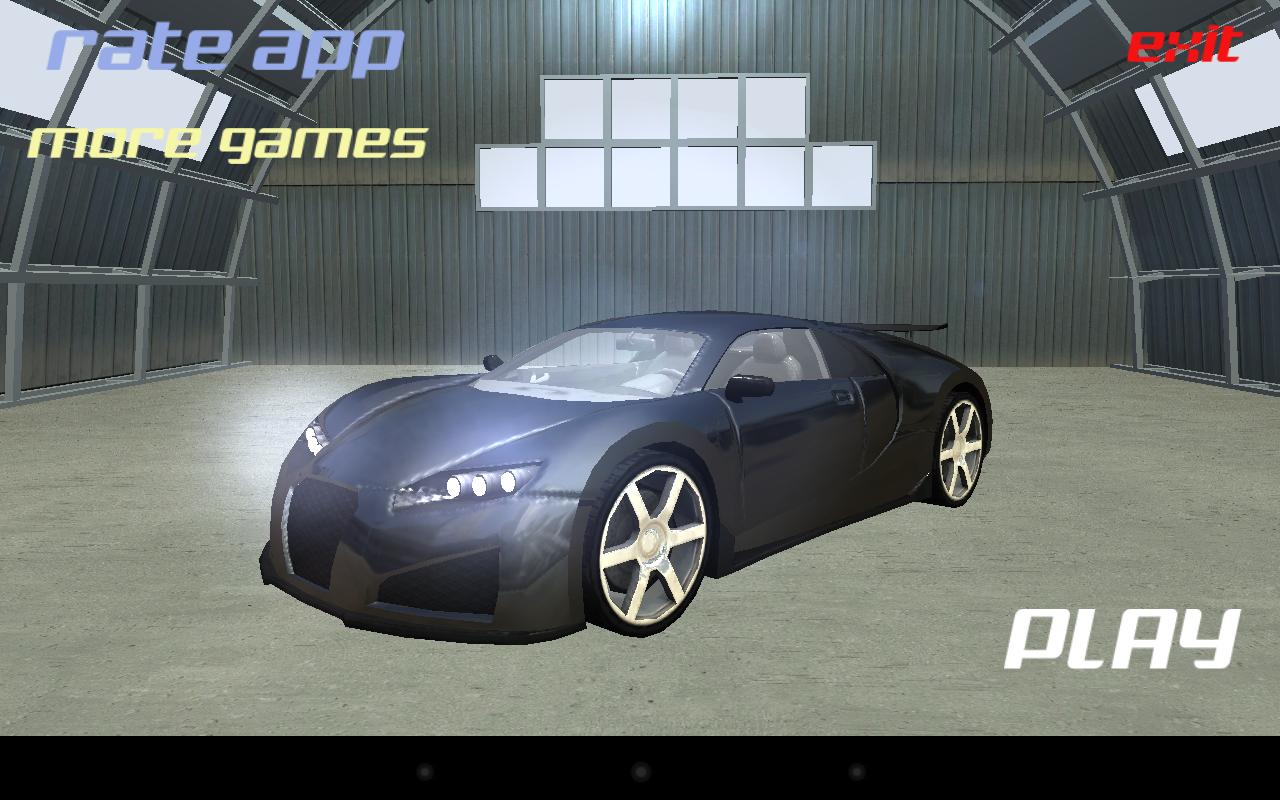The width and height of the screenshot is (1280, 800).
Task: Tap the car's rear spoiler
Action: [x=905, y=325]
